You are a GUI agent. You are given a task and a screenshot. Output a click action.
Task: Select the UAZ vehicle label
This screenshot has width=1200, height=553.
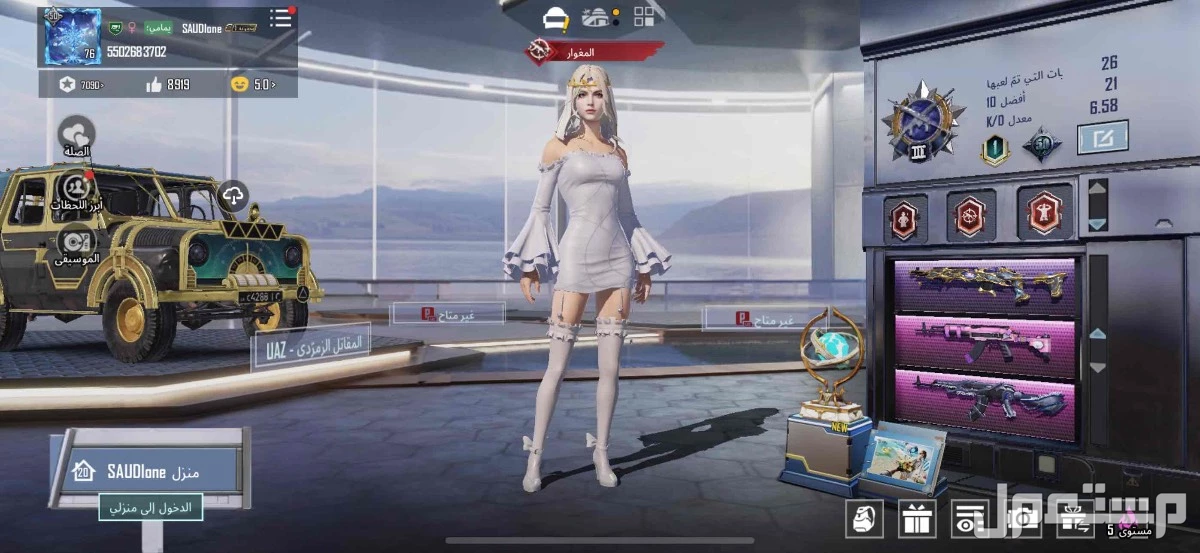pos(311,346)
